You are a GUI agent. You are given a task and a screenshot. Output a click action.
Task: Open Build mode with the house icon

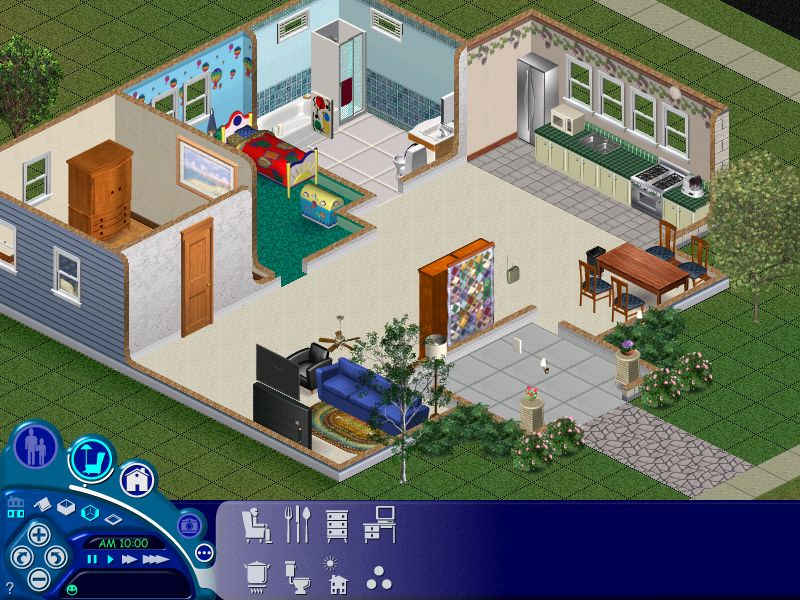click(138, 480)
